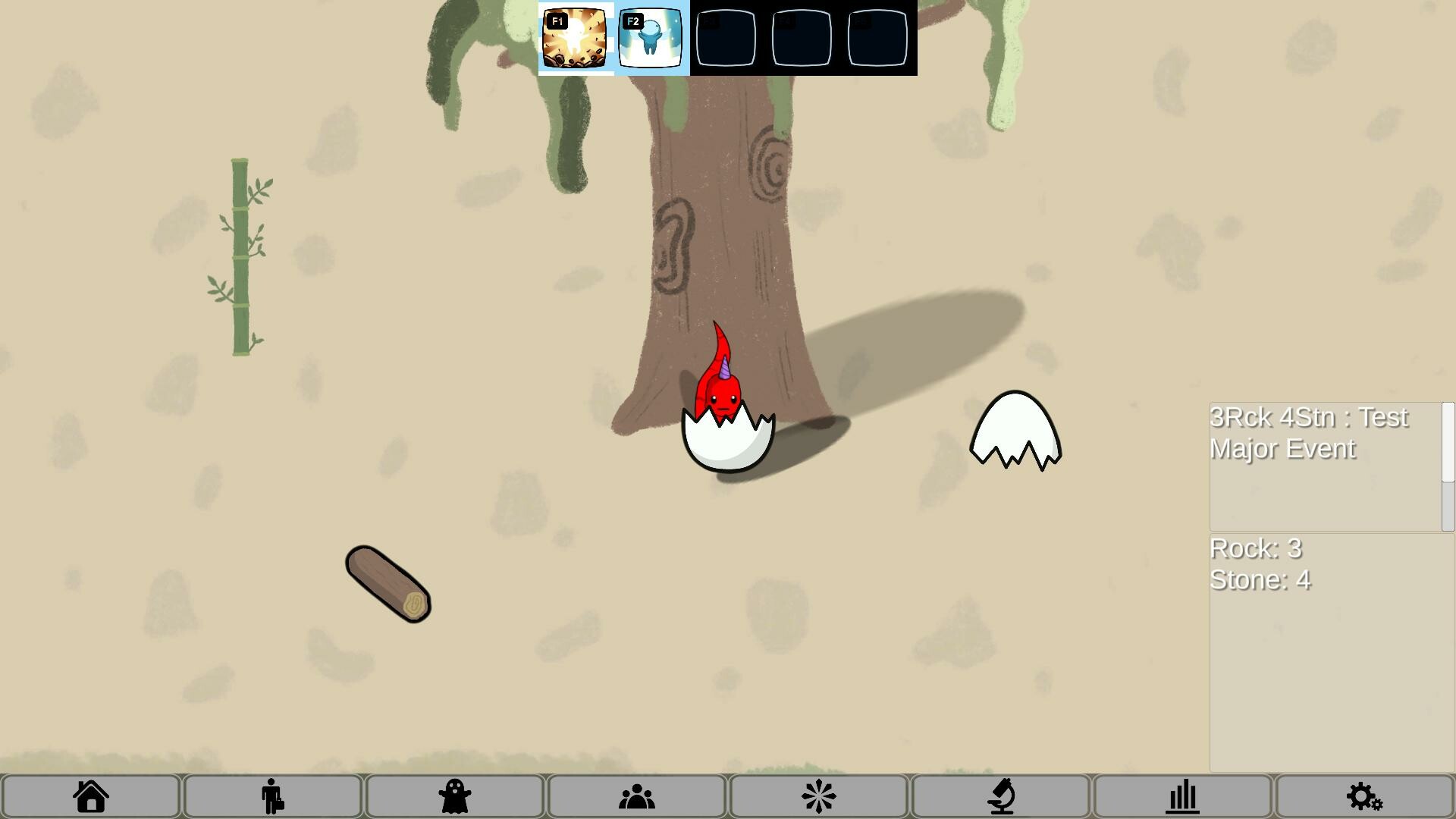
Task: Activate the F2 creature ability
Action: click(x=651, y=39)
